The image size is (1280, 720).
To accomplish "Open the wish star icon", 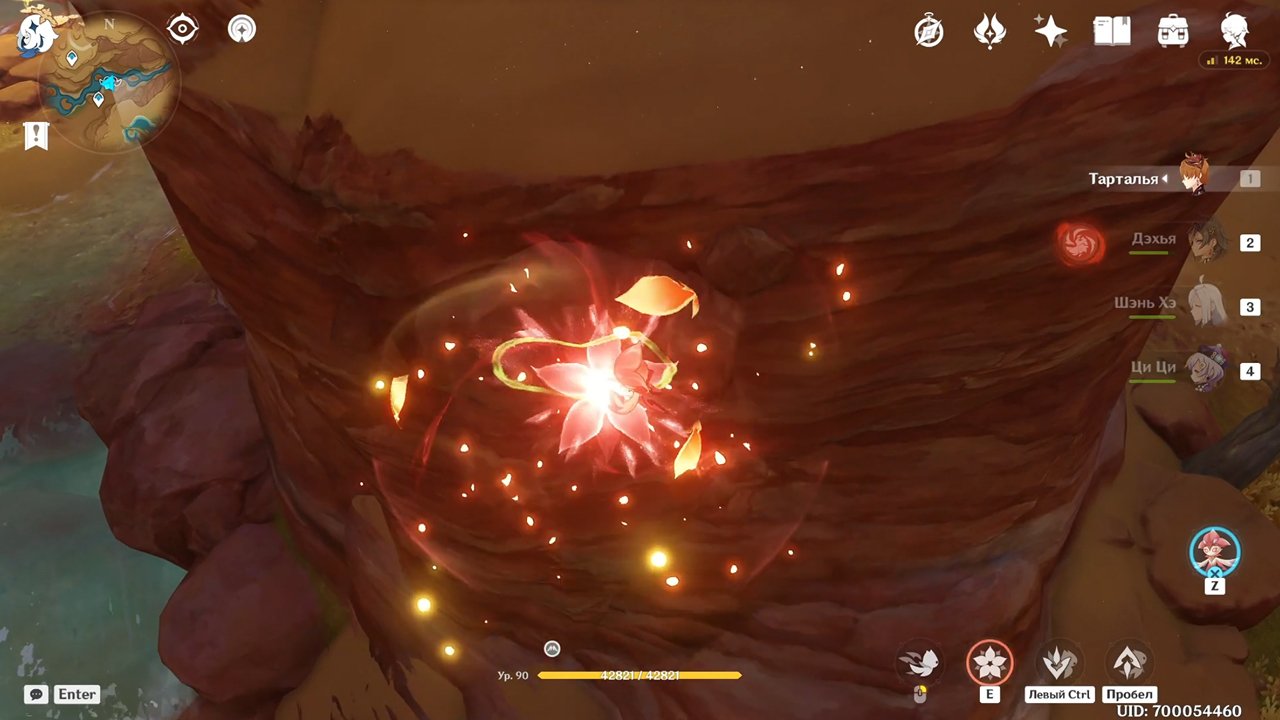I will coord(1050,32).
